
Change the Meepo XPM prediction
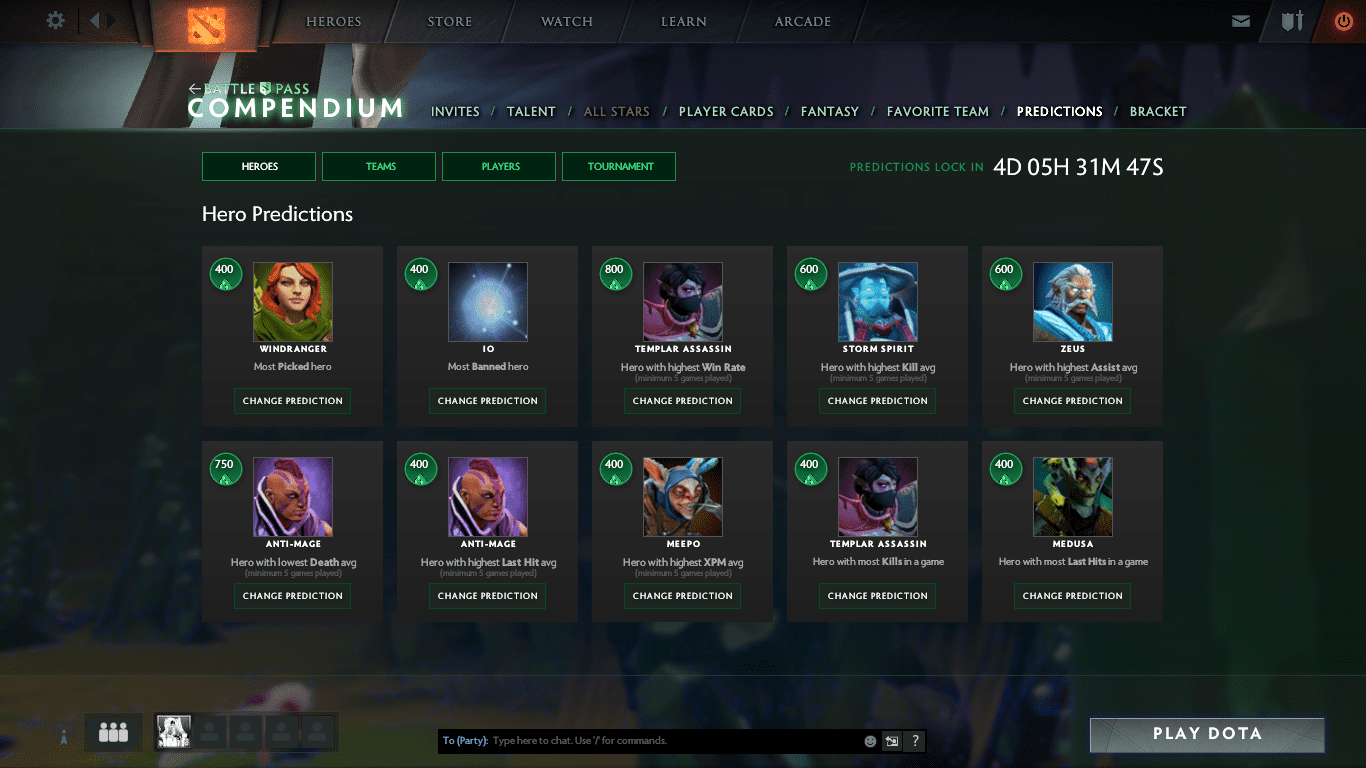coord(683,596)
